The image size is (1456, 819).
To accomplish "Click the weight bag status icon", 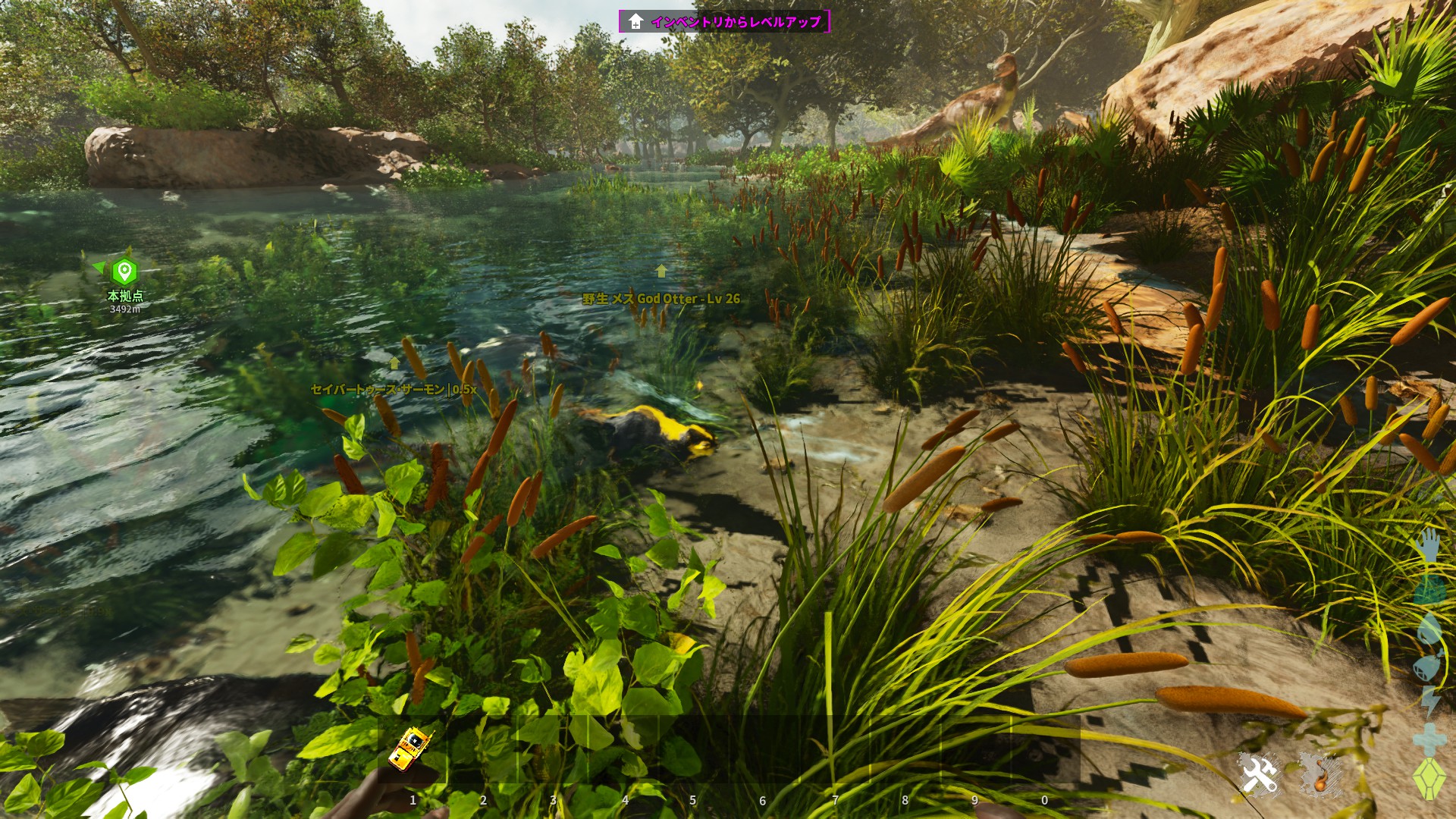I will pyautogui.click(x=1429, y=588).
